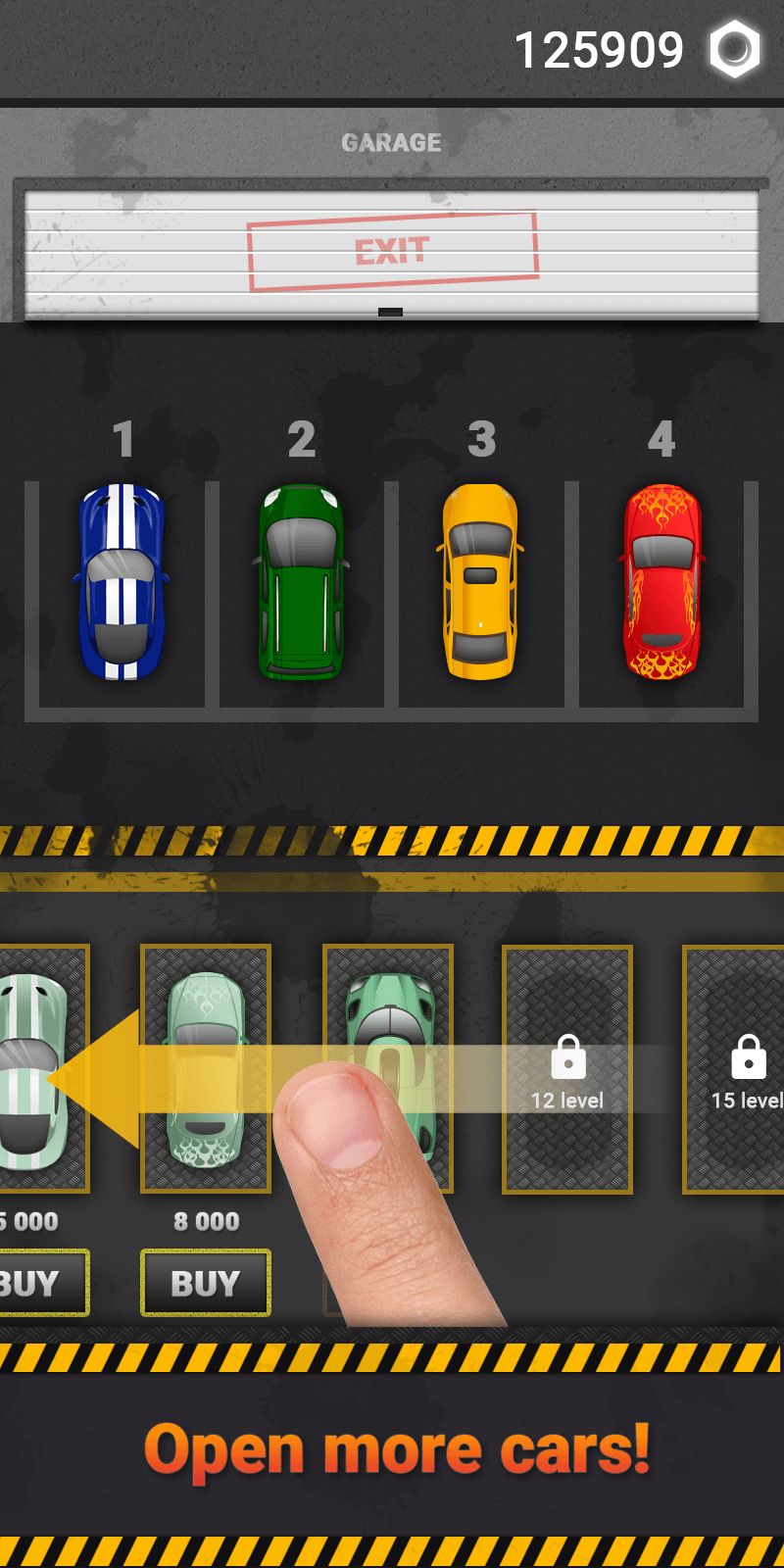Pick the yellow taxi in slot 3

(480, 581)
